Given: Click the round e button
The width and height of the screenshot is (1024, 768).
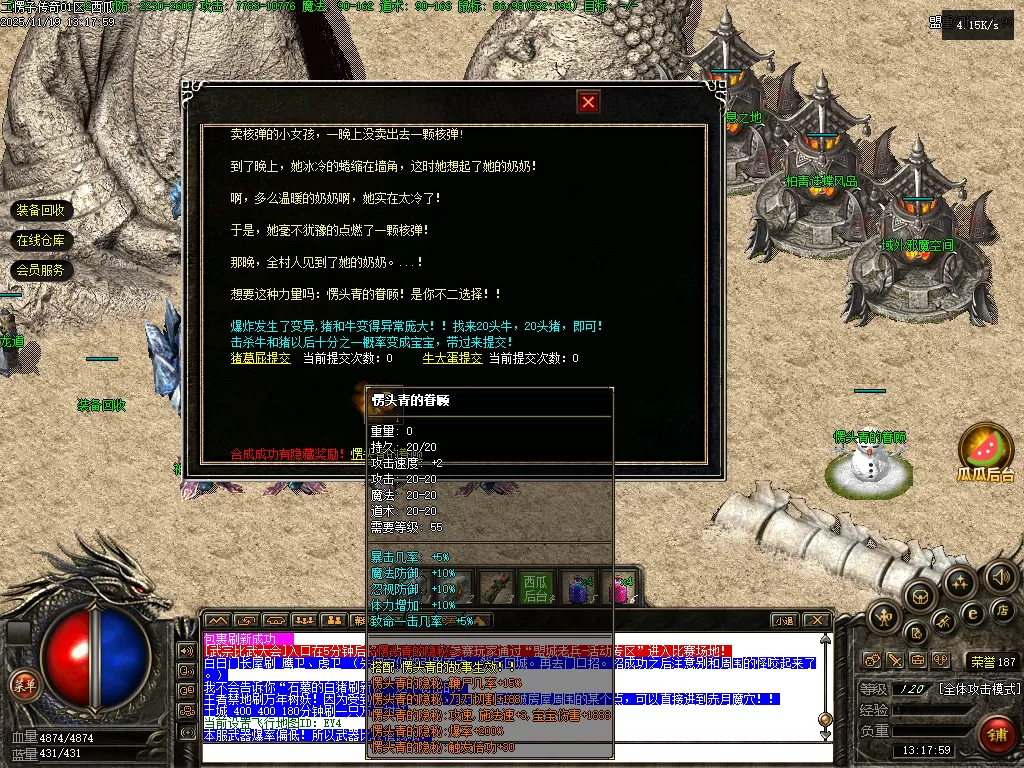Looking at the screenshot, I should pos(972,613).
